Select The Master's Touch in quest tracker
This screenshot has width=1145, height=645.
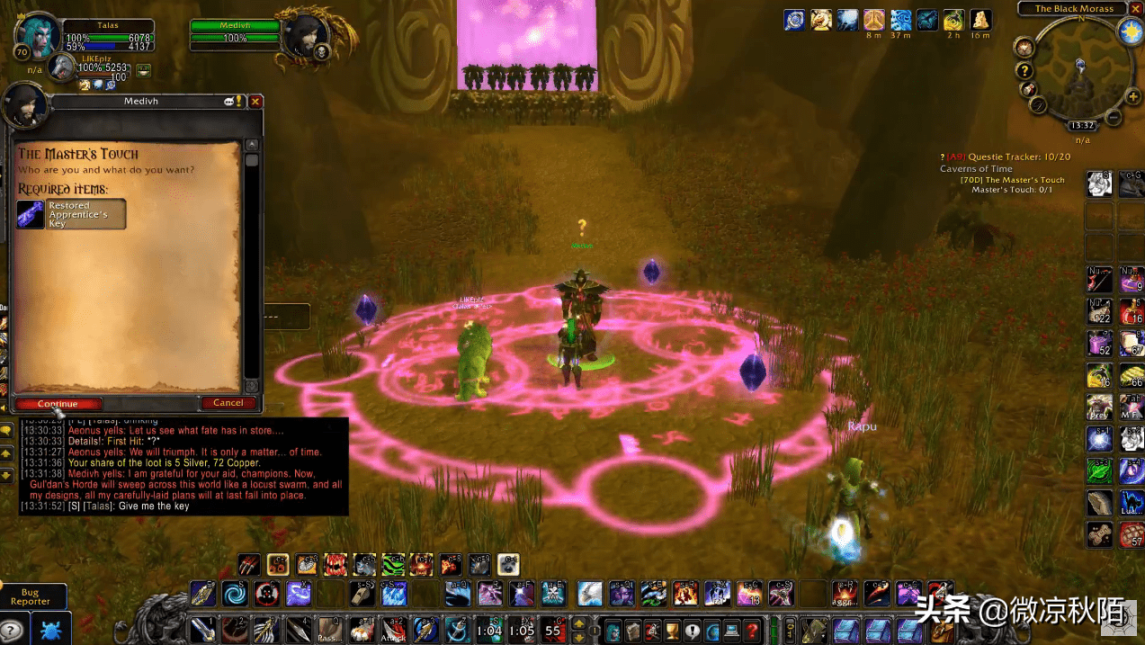1012,180
